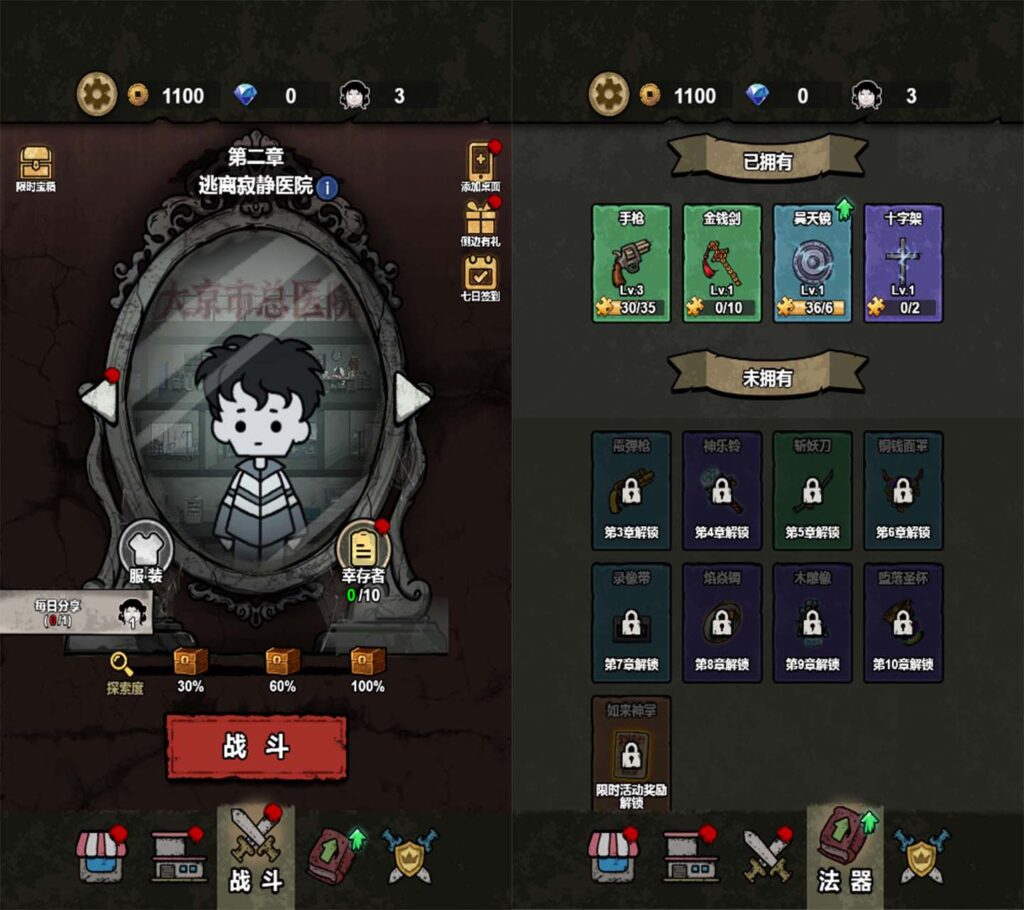
Task: Open the 侧边有礼 gift box
Action: [481, 221]
